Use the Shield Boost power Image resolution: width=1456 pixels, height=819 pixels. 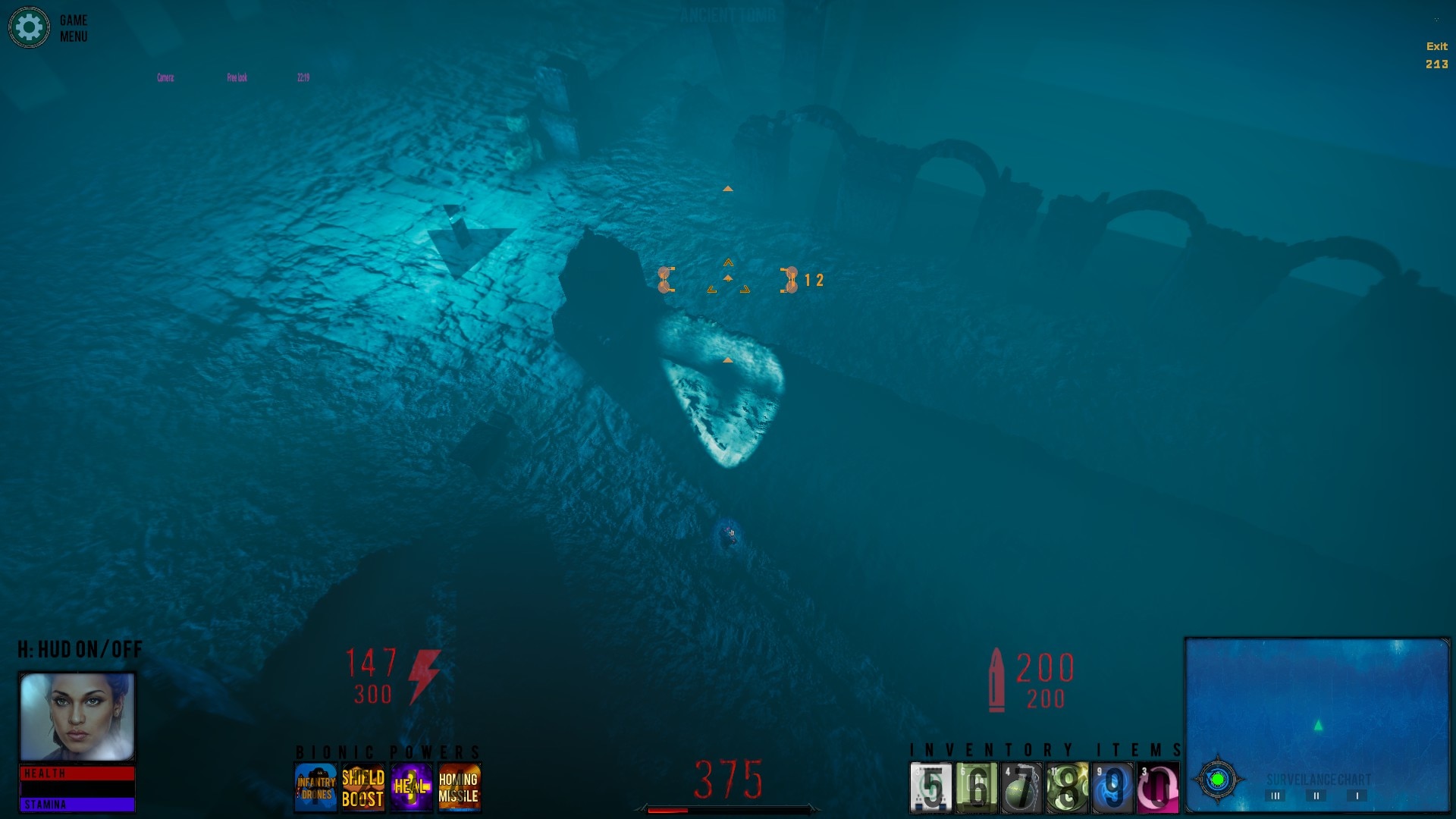click(x=363, y=787)
